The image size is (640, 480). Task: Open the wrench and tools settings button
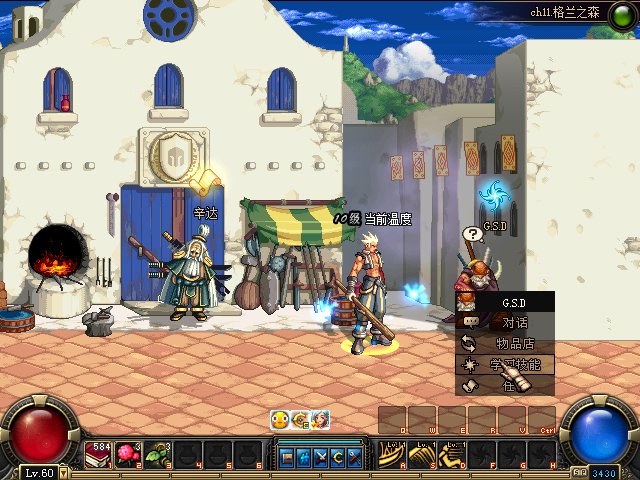[x=355, y=457]
